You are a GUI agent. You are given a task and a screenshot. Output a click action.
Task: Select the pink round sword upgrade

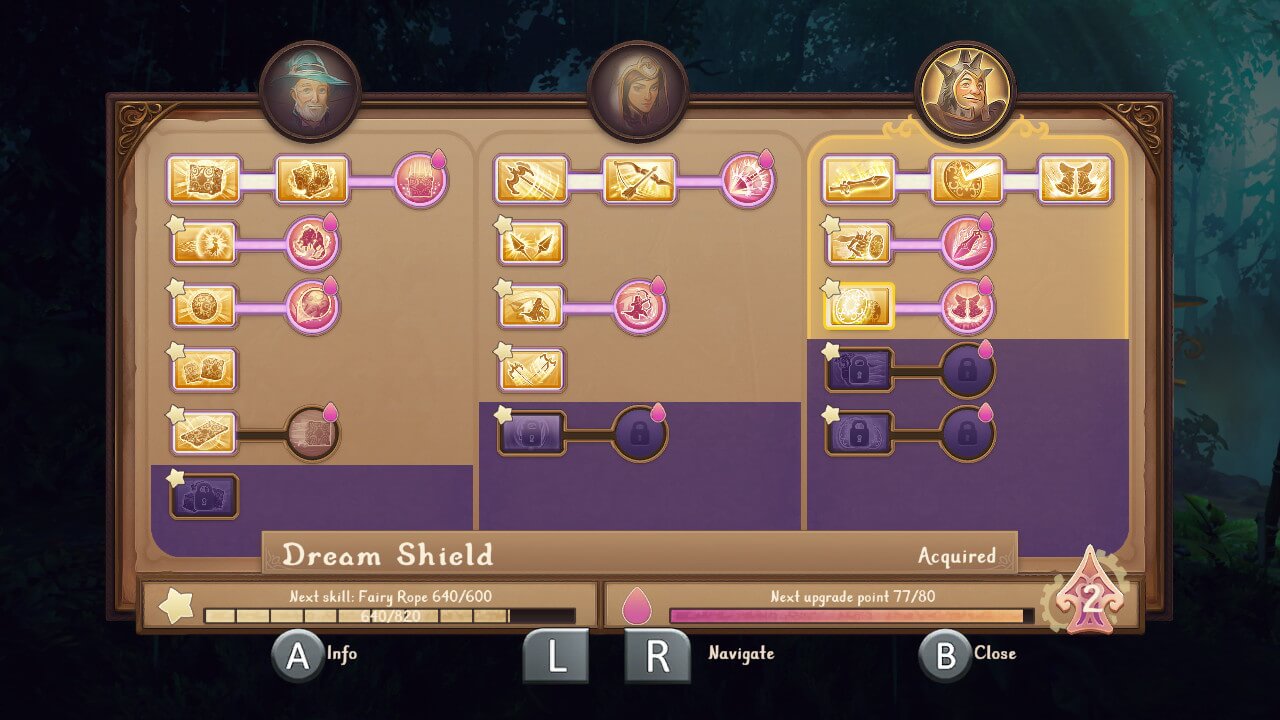[967, 243]
